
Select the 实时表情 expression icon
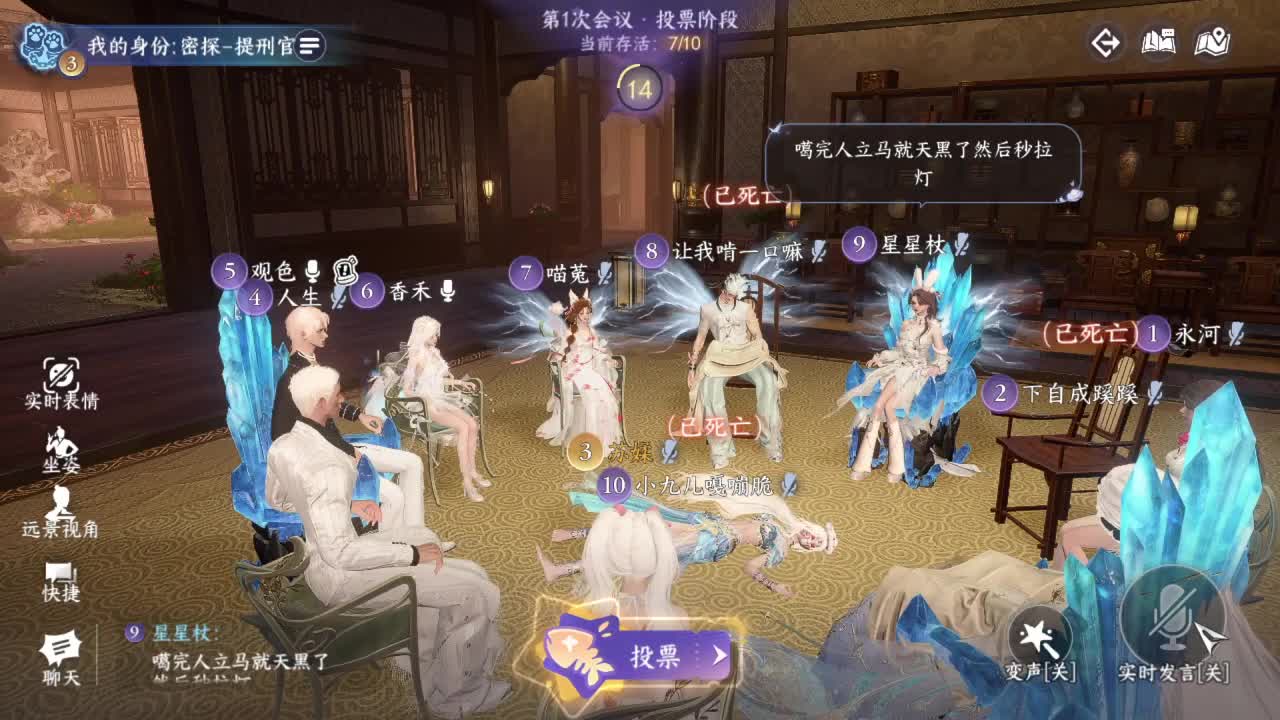click(58, 377)
